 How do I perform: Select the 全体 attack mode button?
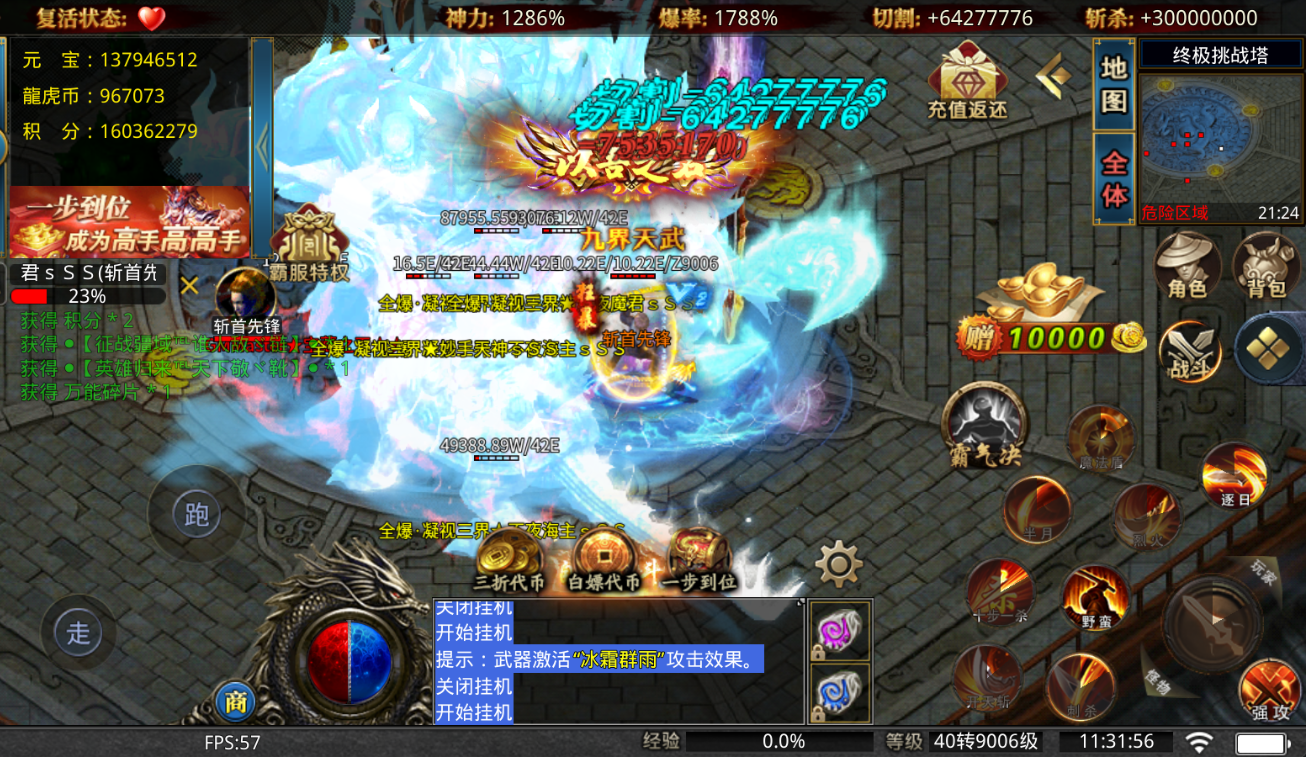[1114, 178]
